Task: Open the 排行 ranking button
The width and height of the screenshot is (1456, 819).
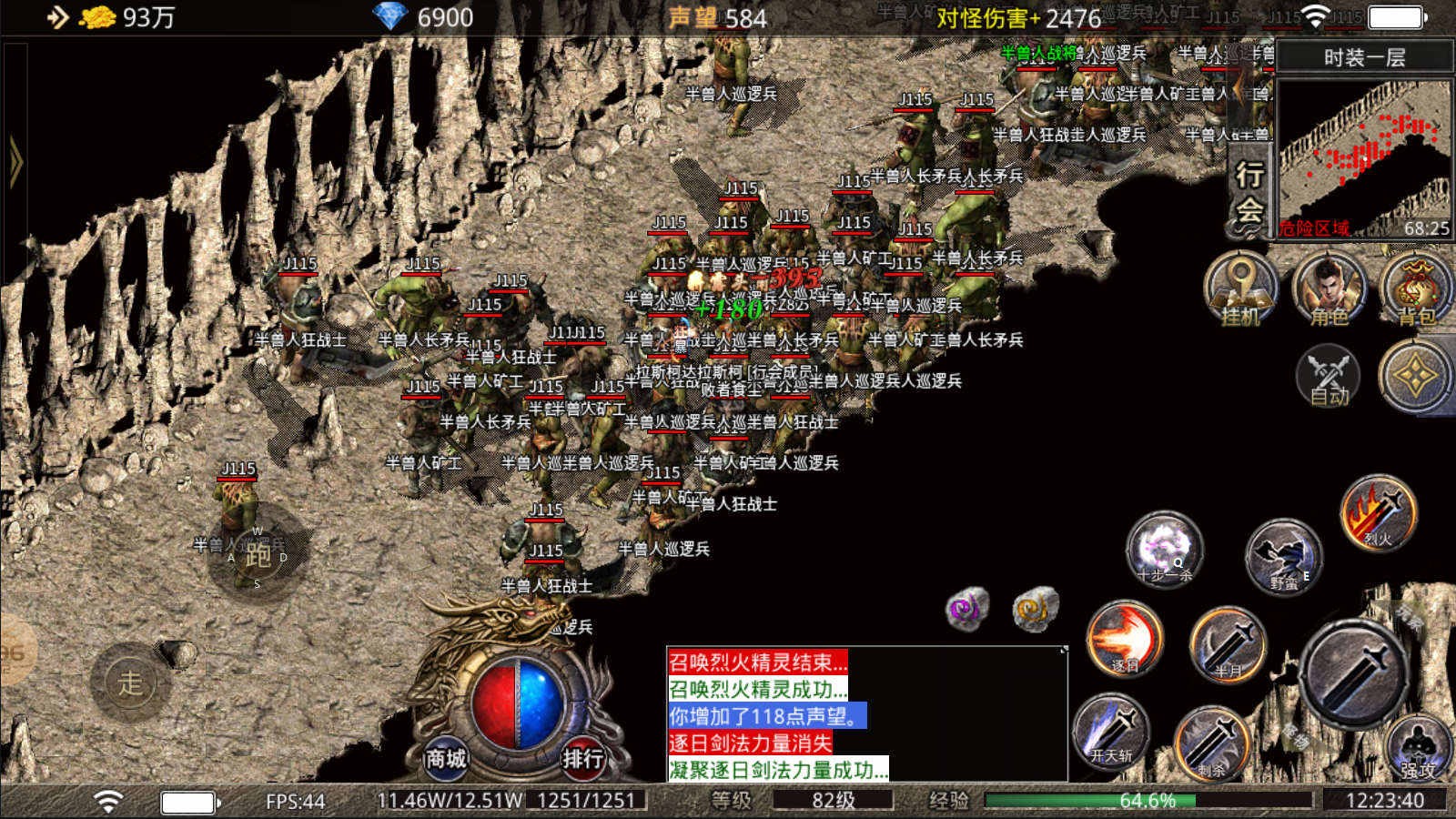Action: click(x=582, y=756)
